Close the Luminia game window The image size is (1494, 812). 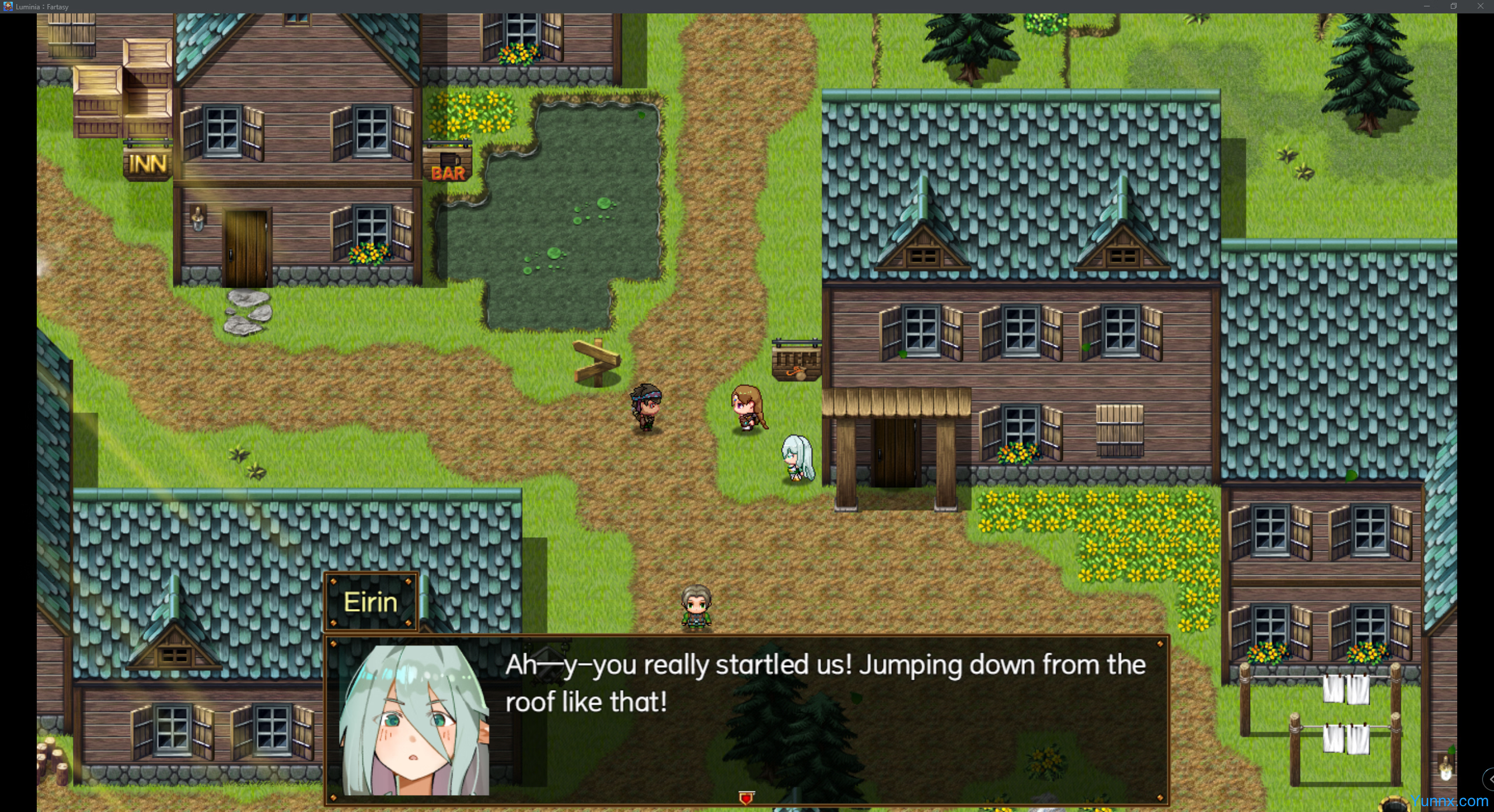pos(1481,6)
